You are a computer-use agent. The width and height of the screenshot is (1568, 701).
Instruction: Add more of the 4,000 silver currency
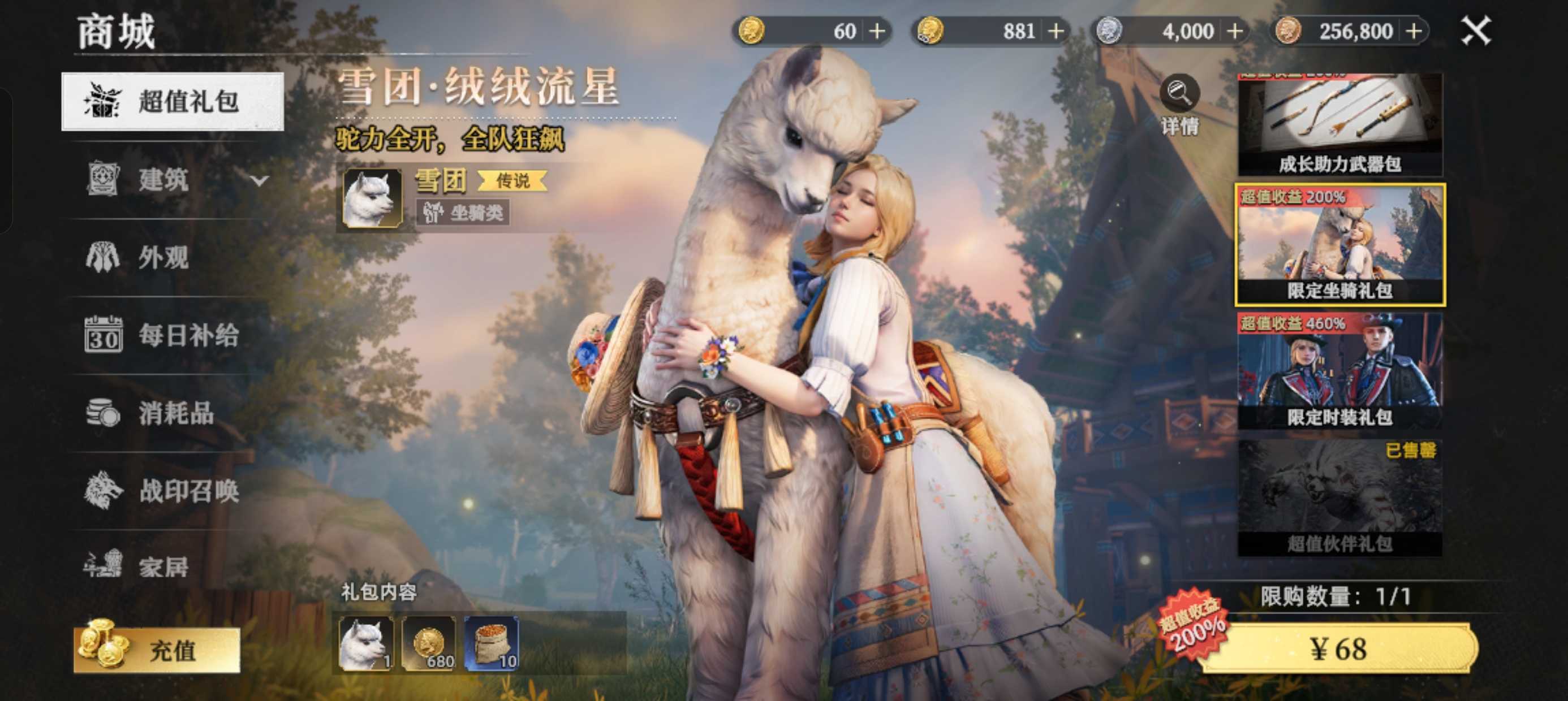pos(1235,31)
